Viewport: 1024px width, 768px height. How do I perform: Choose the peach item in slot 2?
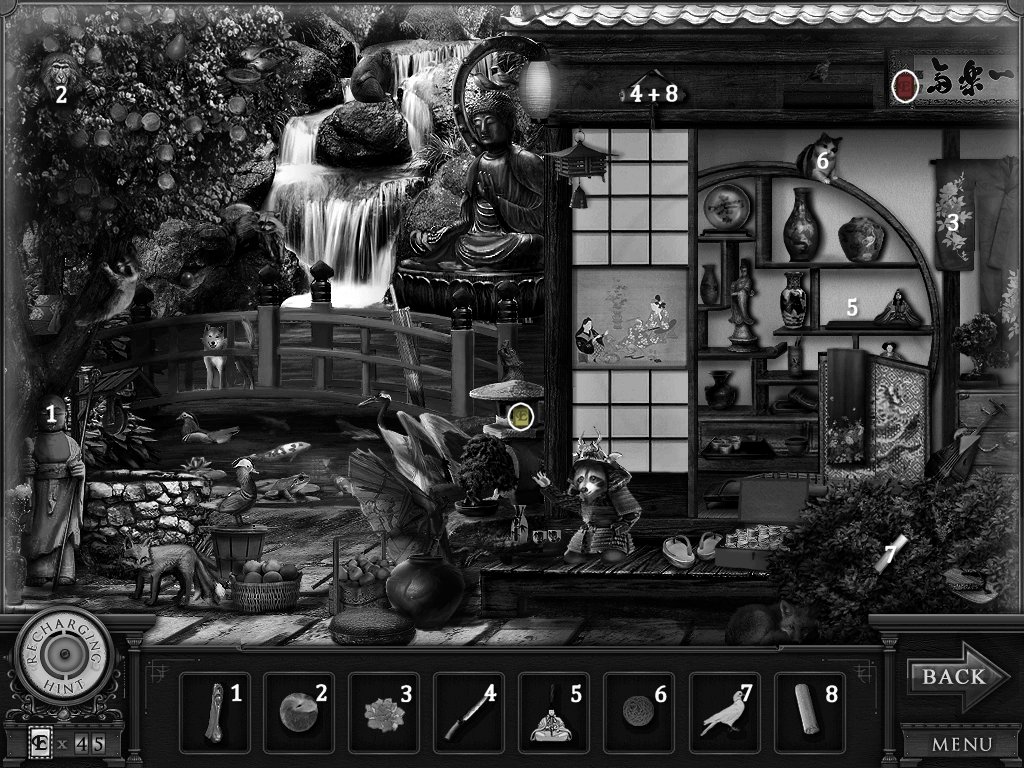(x=299, y=711)
